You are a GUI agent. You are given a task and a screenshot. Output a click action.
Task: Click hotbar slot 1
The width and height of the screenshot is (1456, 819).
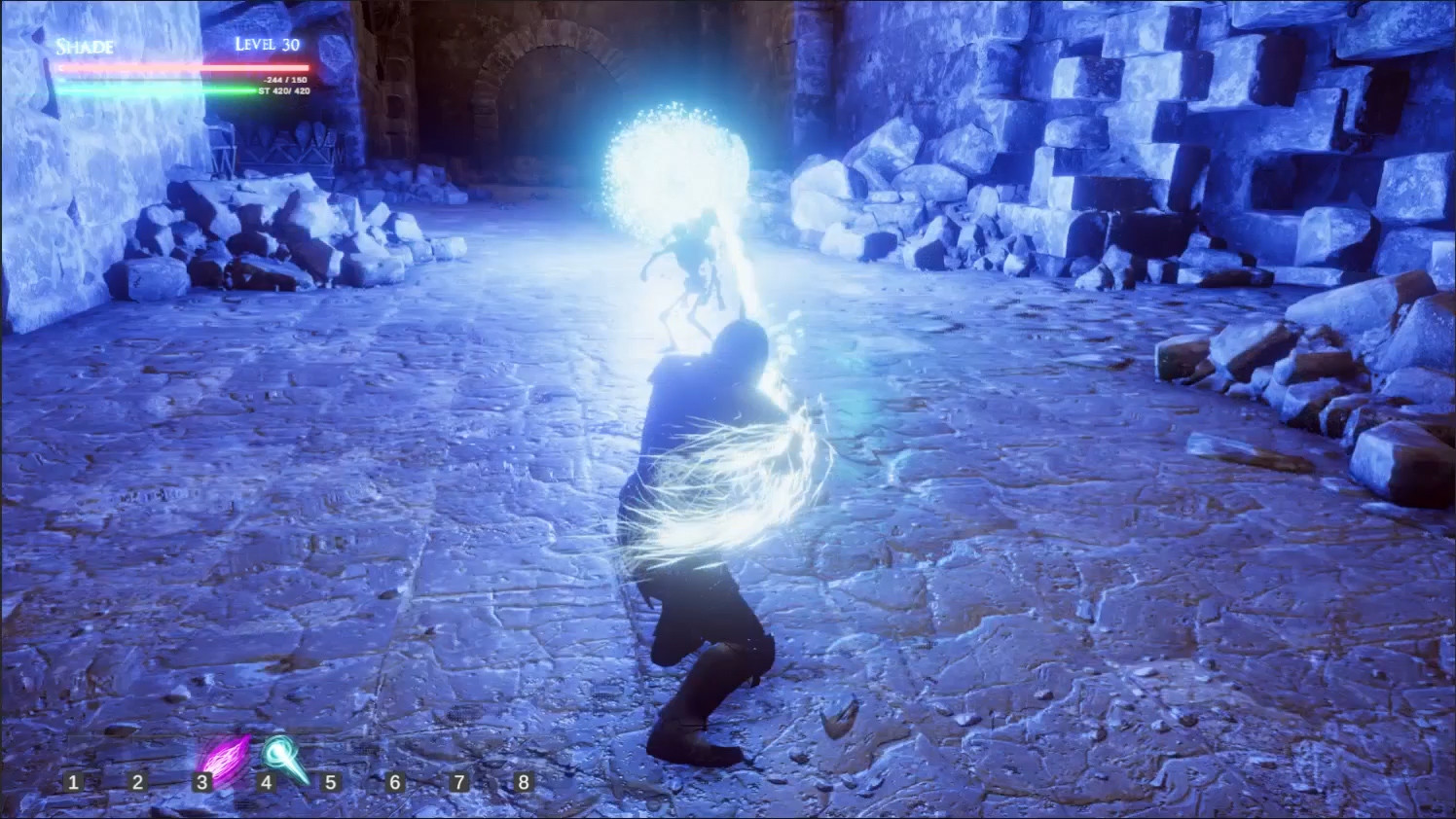pos(73,780)
